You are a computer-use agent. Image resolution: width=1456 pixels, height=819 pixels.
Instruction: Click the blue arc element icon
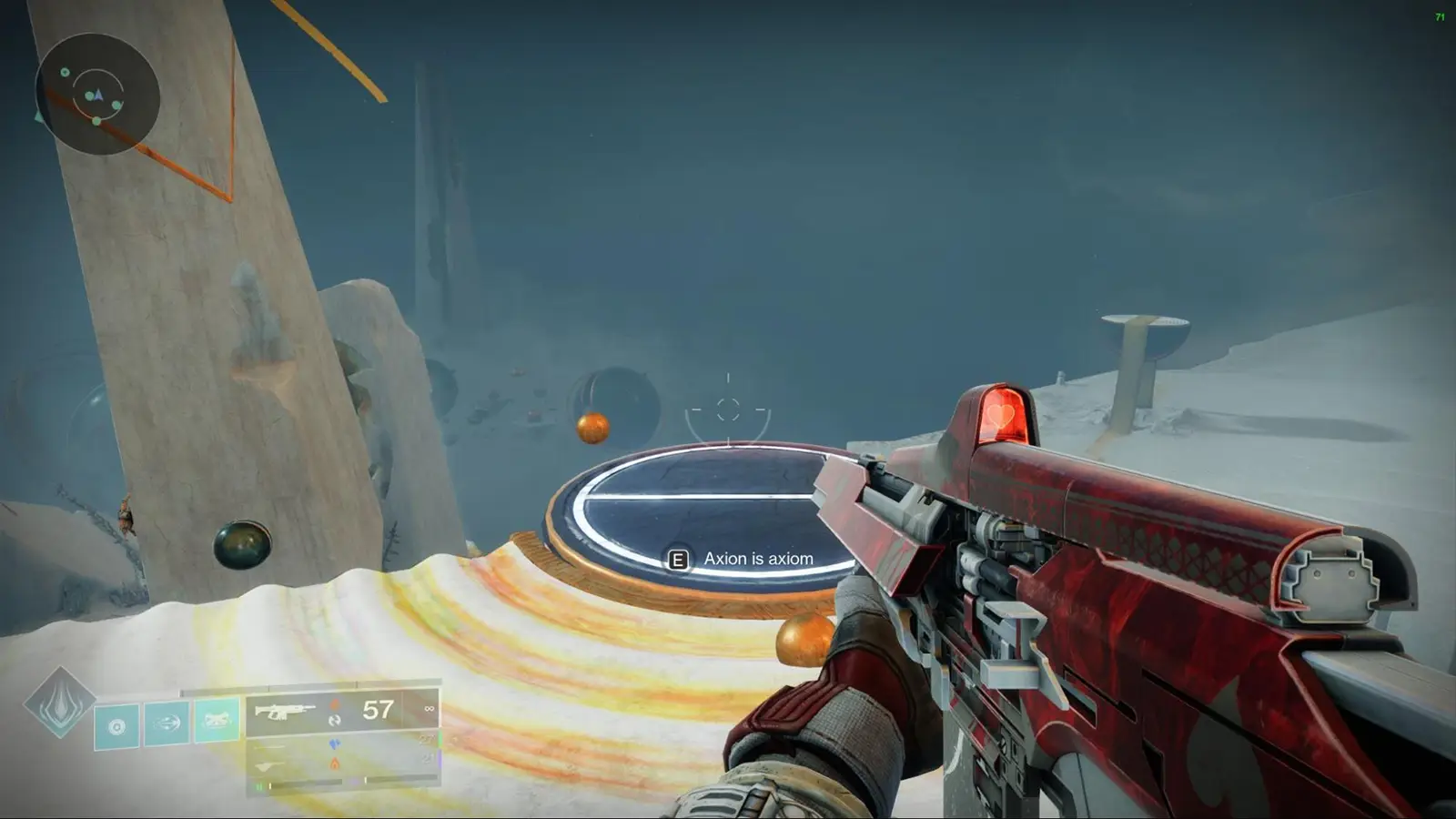pos(337,744)
